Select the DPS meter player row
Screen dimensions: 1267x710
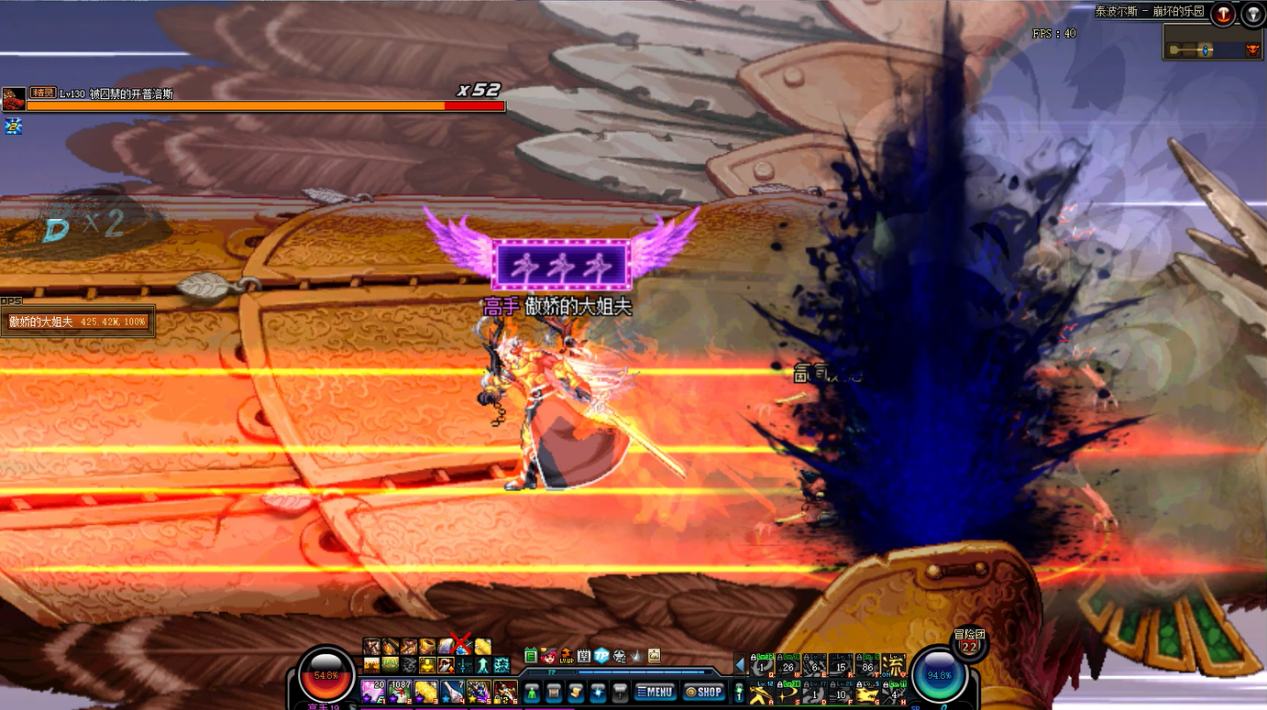coord(78,322)
